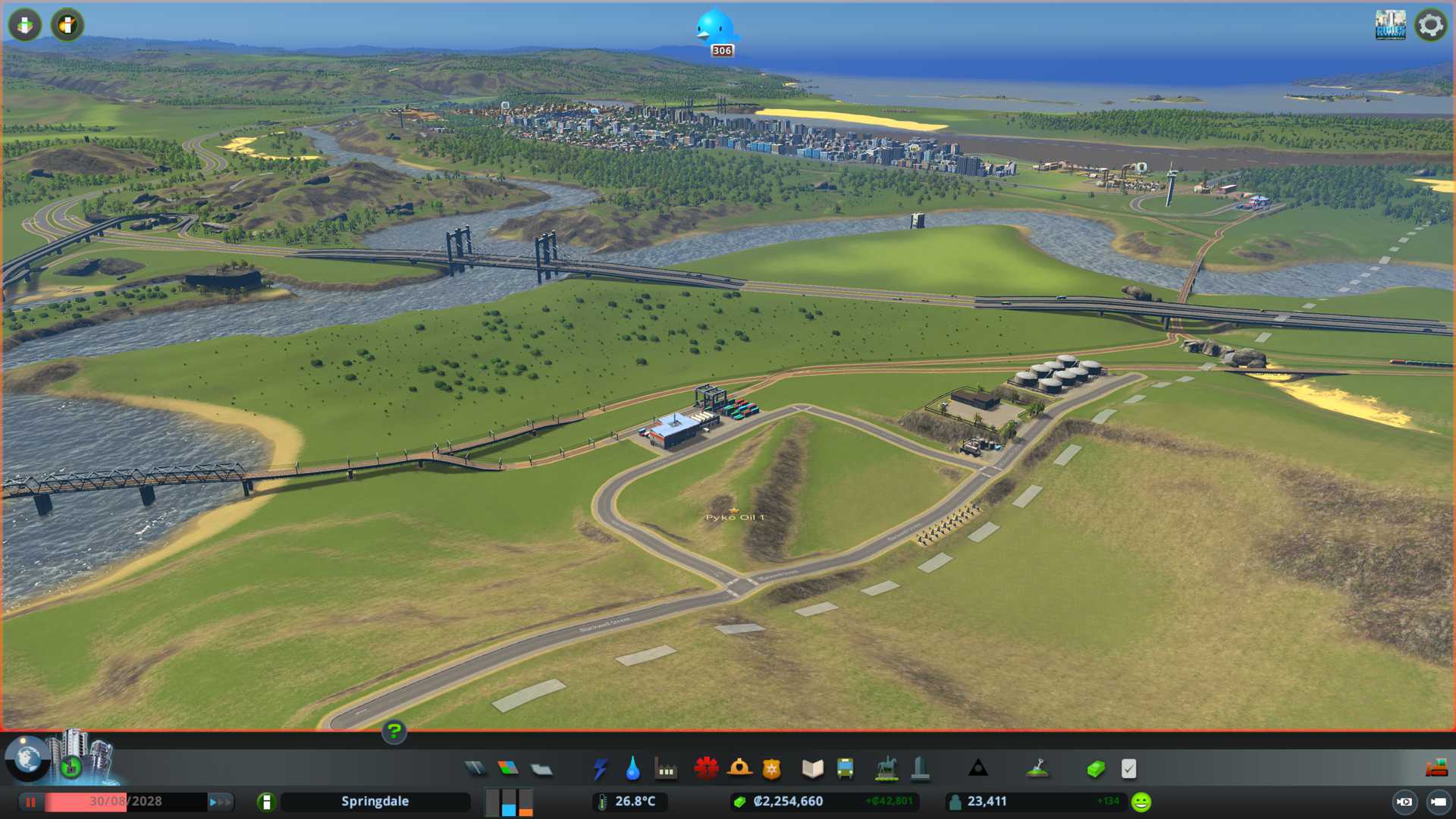Open the Healthcare red cross menu
Image resolution: width=1456 pixels, height=819 pixels.
click(706, 769)
